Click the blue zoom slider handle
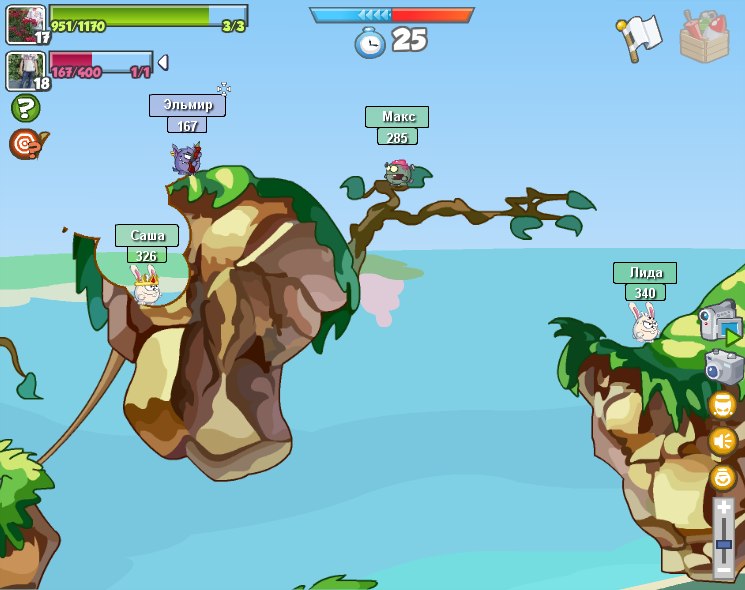Viewport: 745px width, 590px height. tap(724, 544)
